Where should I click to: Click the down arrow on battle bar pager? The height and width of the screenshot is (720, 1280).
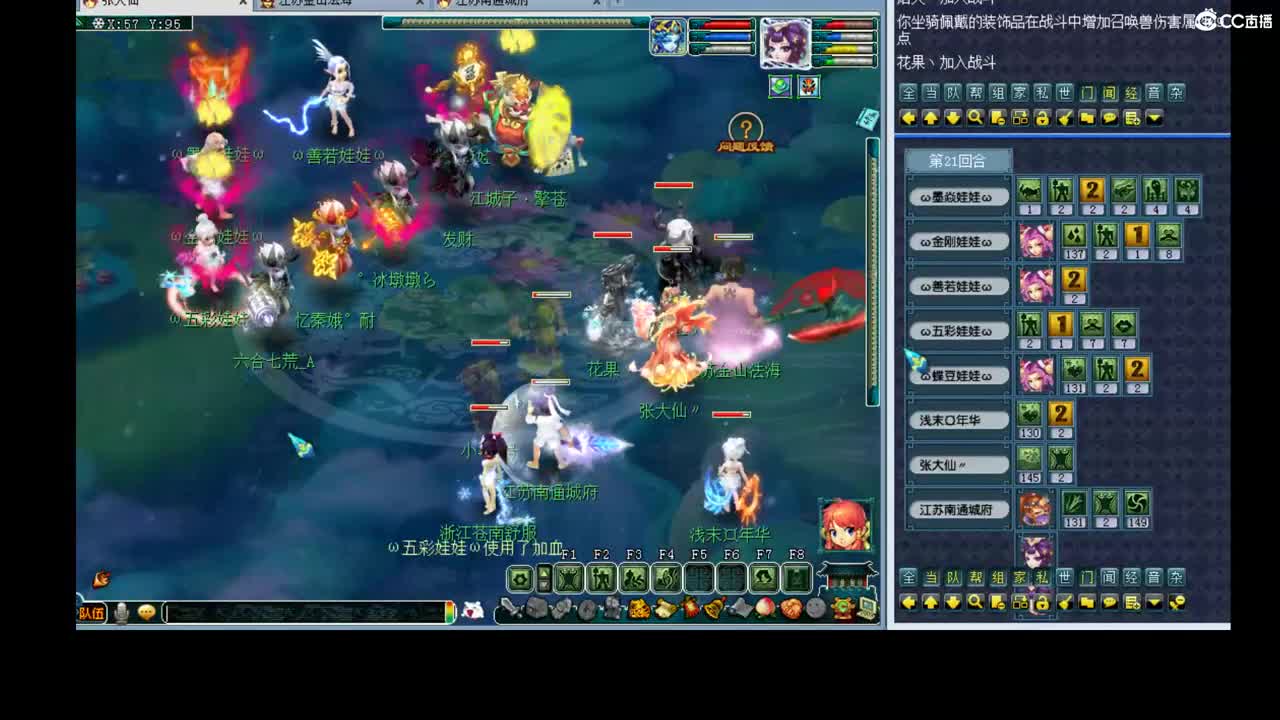click(544, 584)
